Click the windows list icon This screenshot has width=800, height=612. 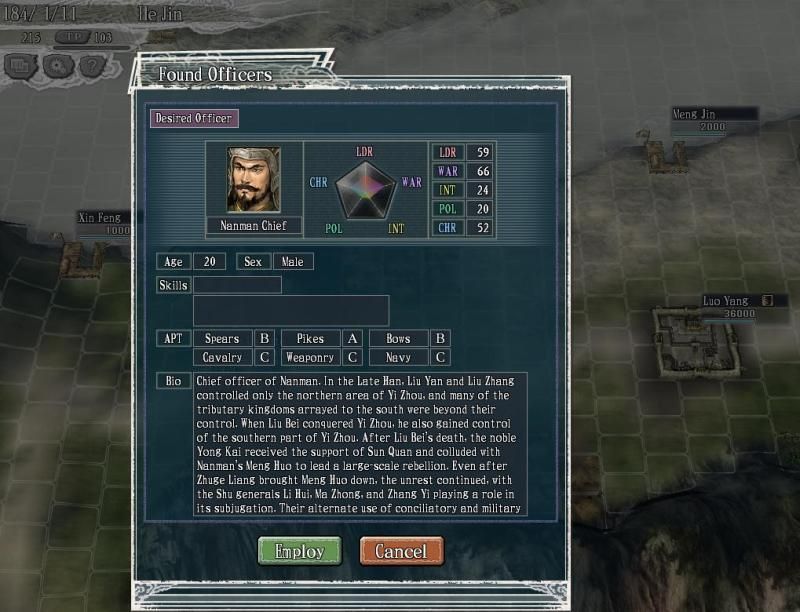click(20, 66)
